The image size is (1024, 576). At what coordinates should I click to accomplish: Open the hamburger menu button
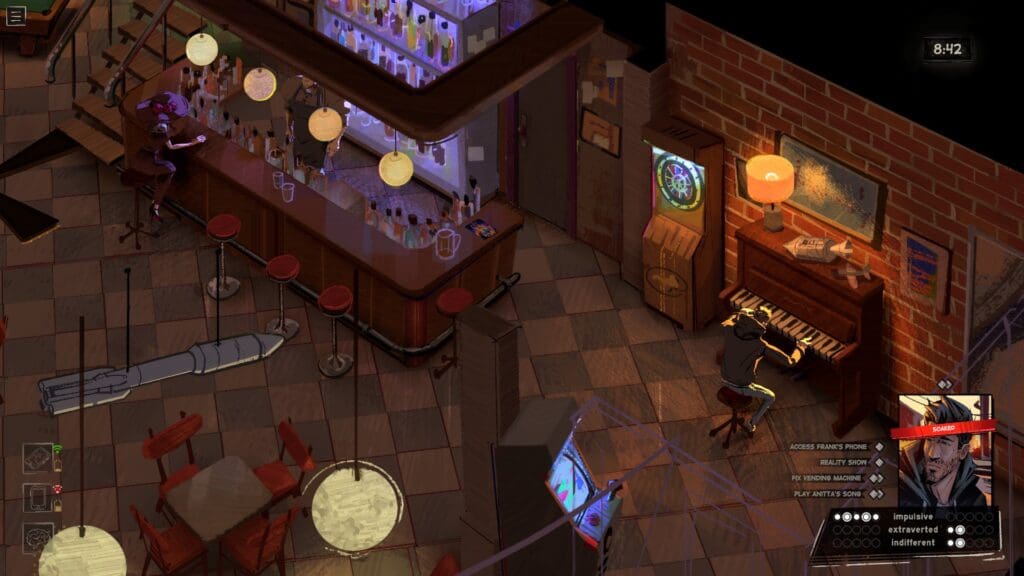pyautogui.click(x=16, y=15)
